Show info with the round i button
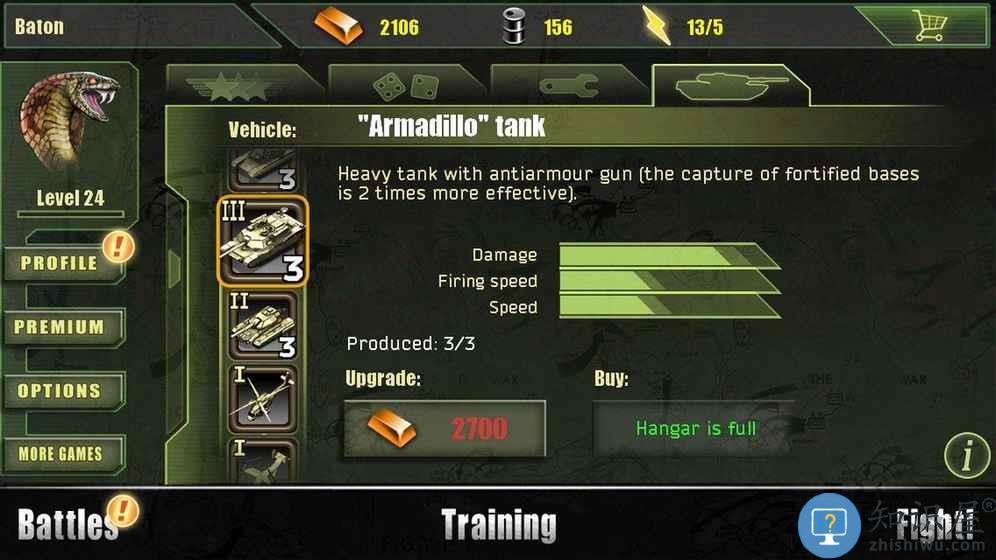 point(966,457)
